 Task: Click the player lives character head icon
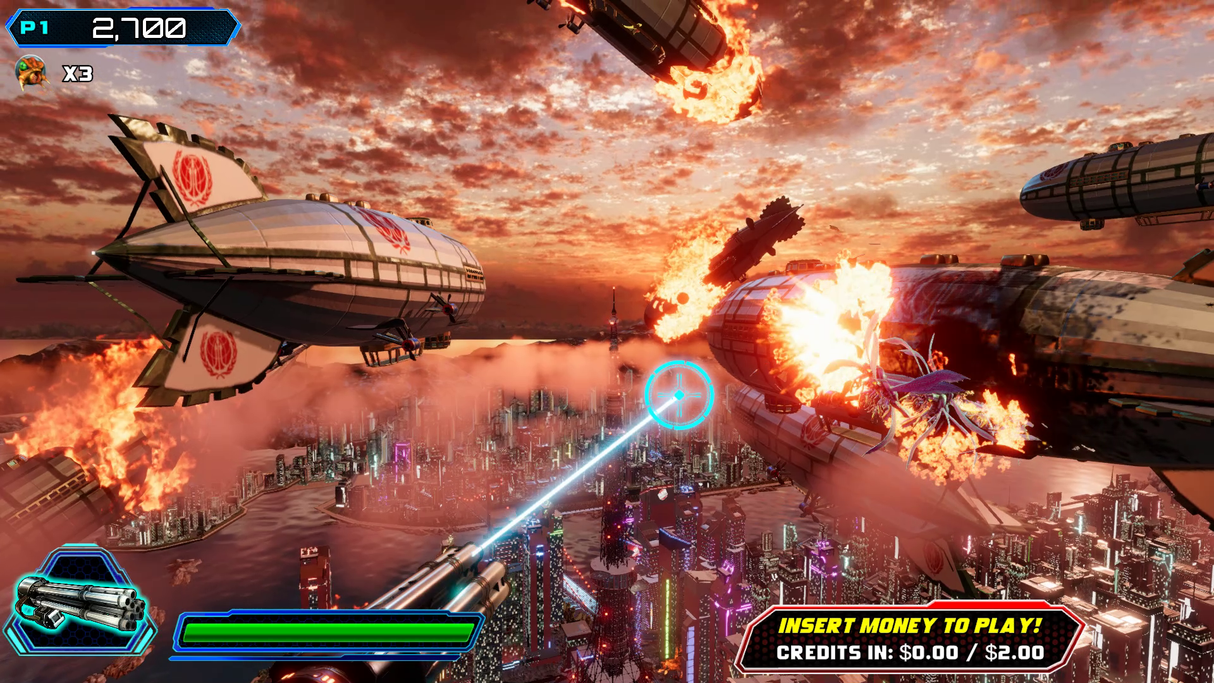point(31,73)
